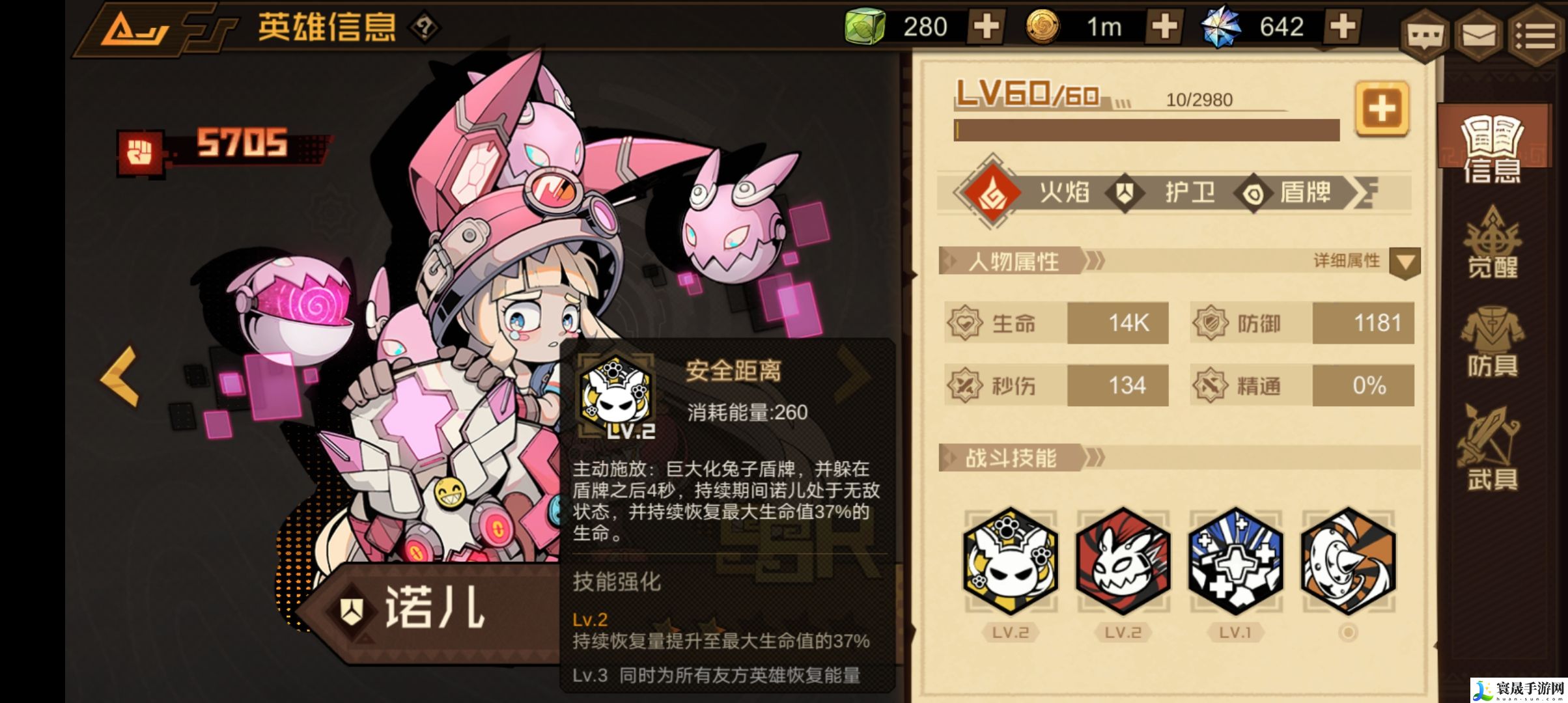Select the blue cross healing skill icon
1568x703 pixels.
[x=1236, y=561]
